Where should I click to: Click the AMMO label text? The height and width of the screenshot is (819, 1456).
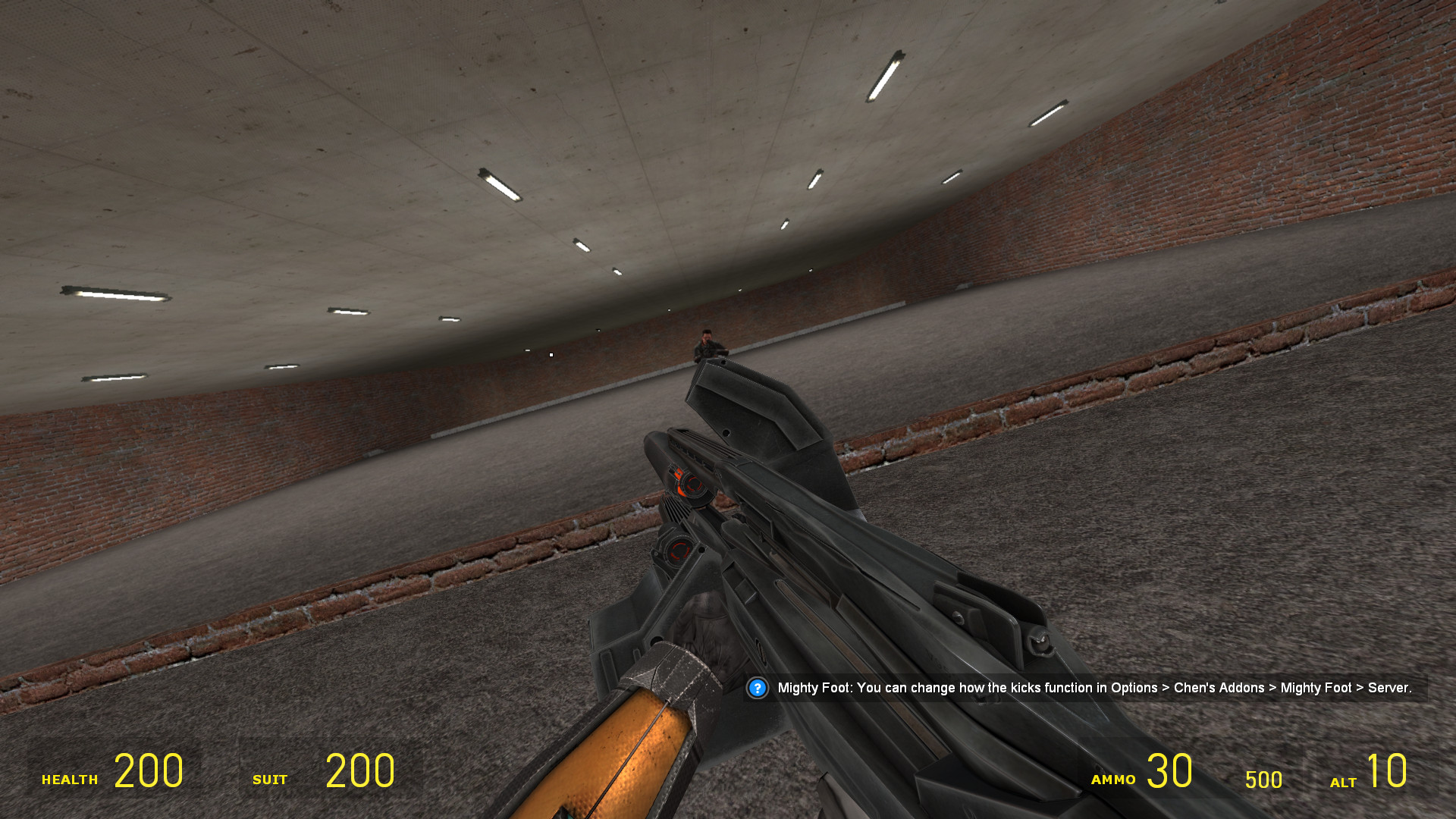[1112, 779]
